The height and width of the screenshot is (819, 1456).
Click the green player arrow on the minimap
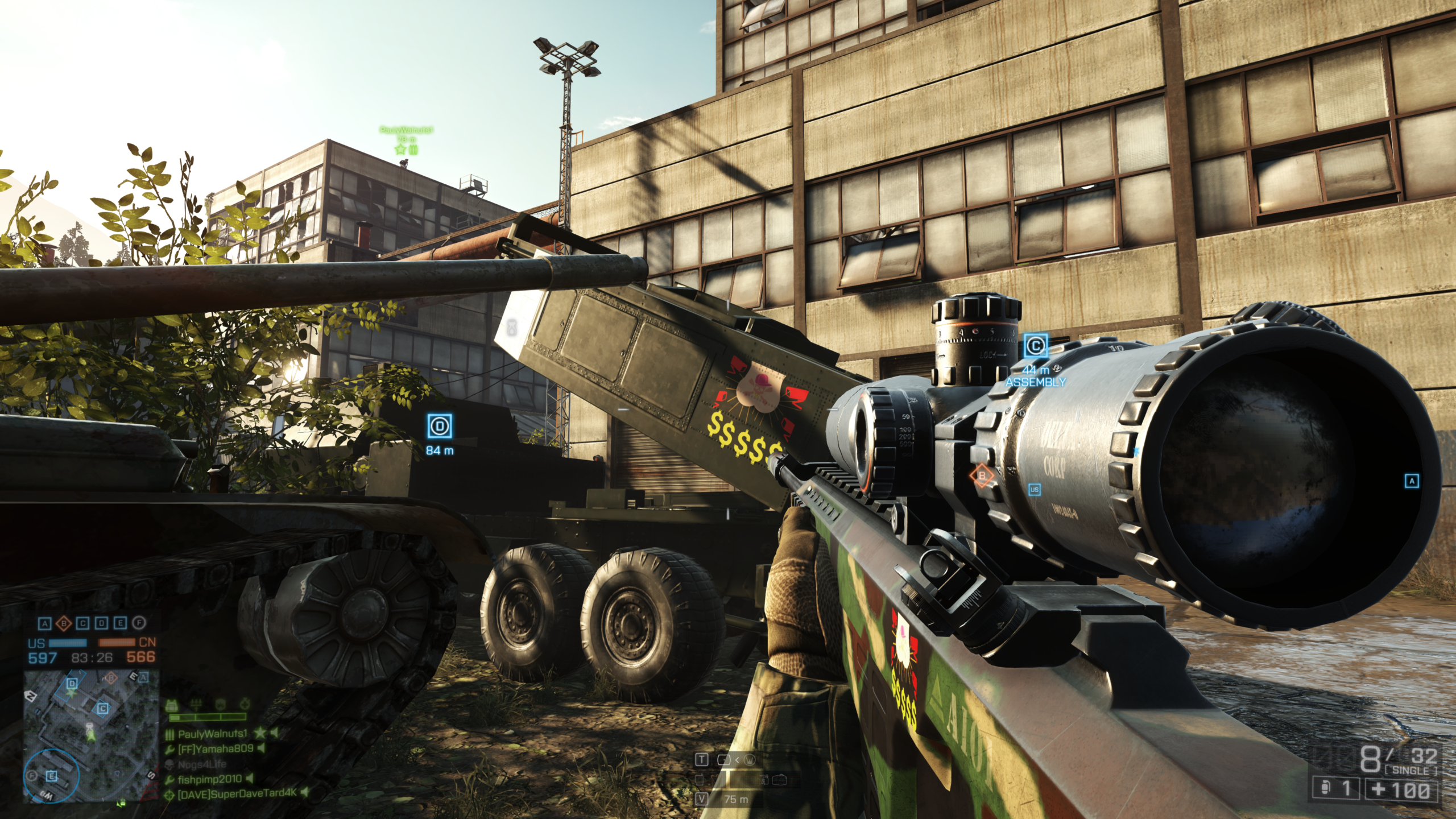pyautogui.click(x=90, y=735)
